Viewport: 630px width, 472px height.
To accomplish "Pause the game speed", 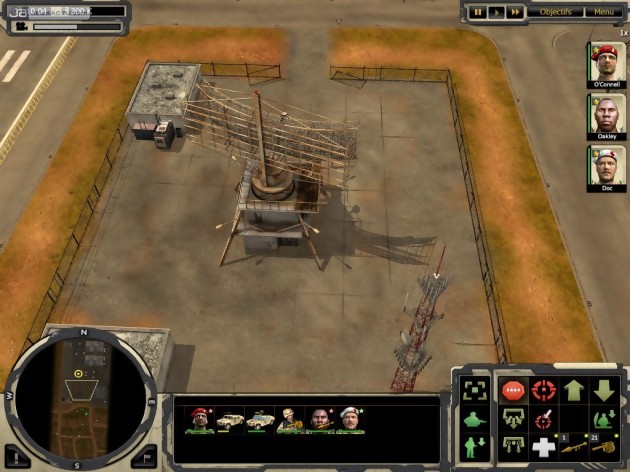I will click(478, 12).
